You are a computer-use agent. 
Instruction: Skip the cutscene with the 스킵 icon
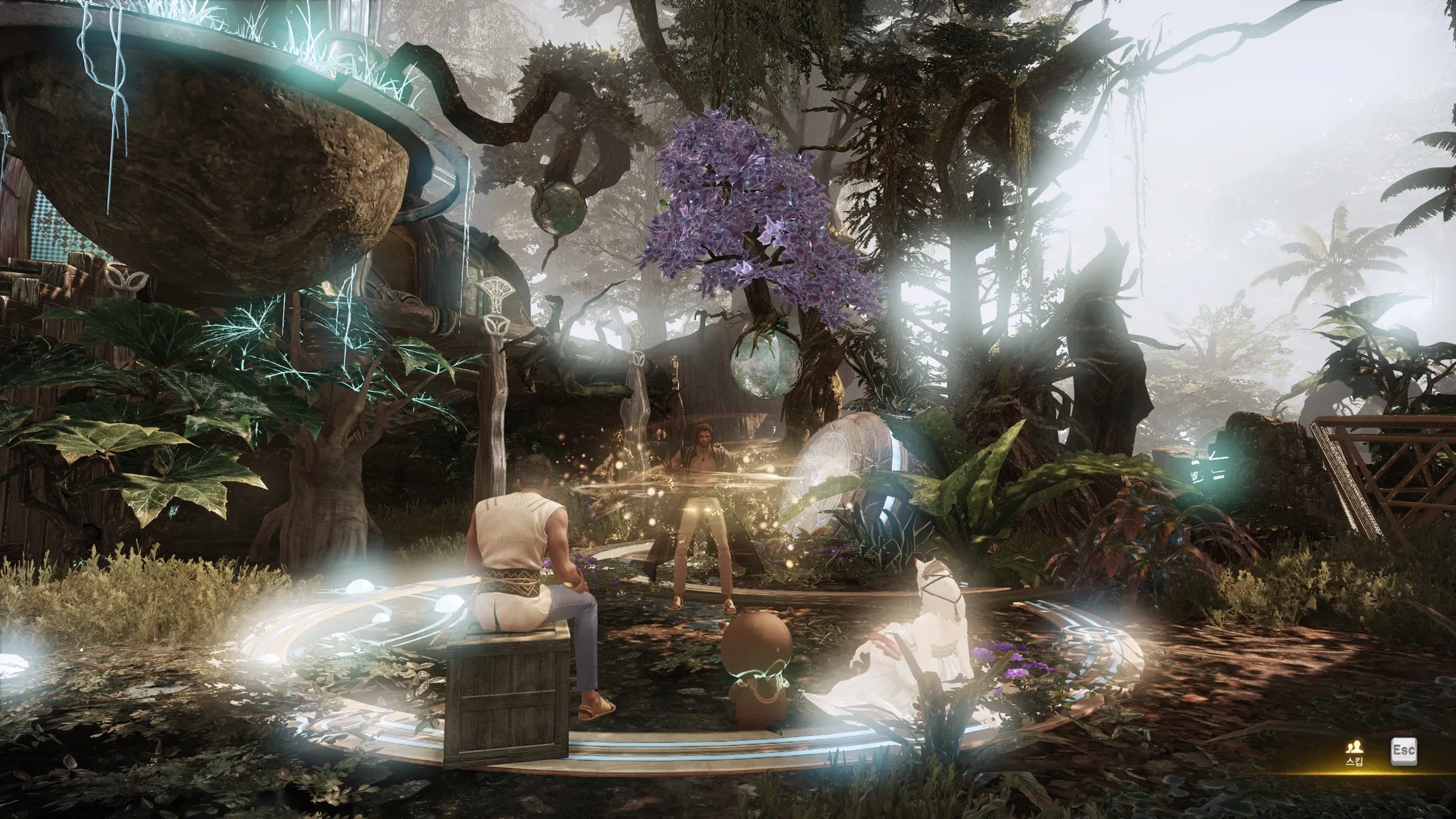pyautogui.click(x=1354, y=749)
